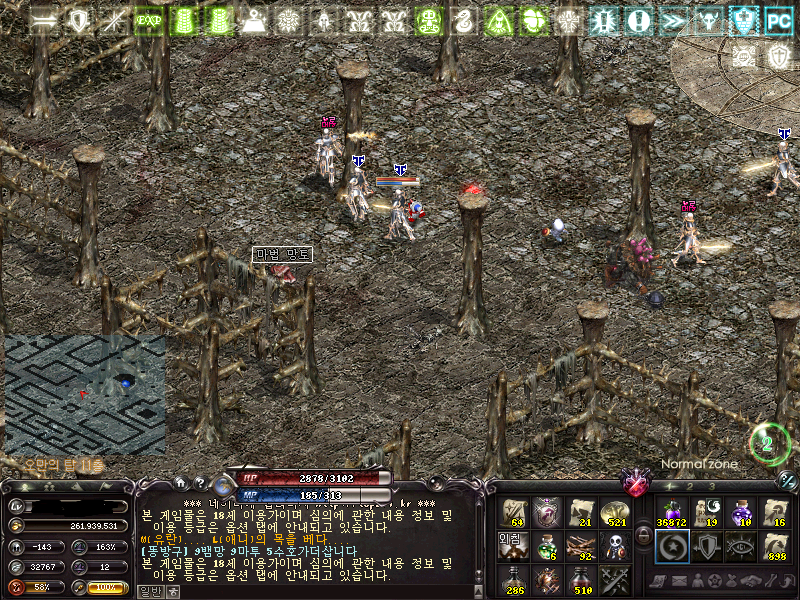Activate the highlighted circular star skill
Screen dimensions: 800x600
[670, 546]
